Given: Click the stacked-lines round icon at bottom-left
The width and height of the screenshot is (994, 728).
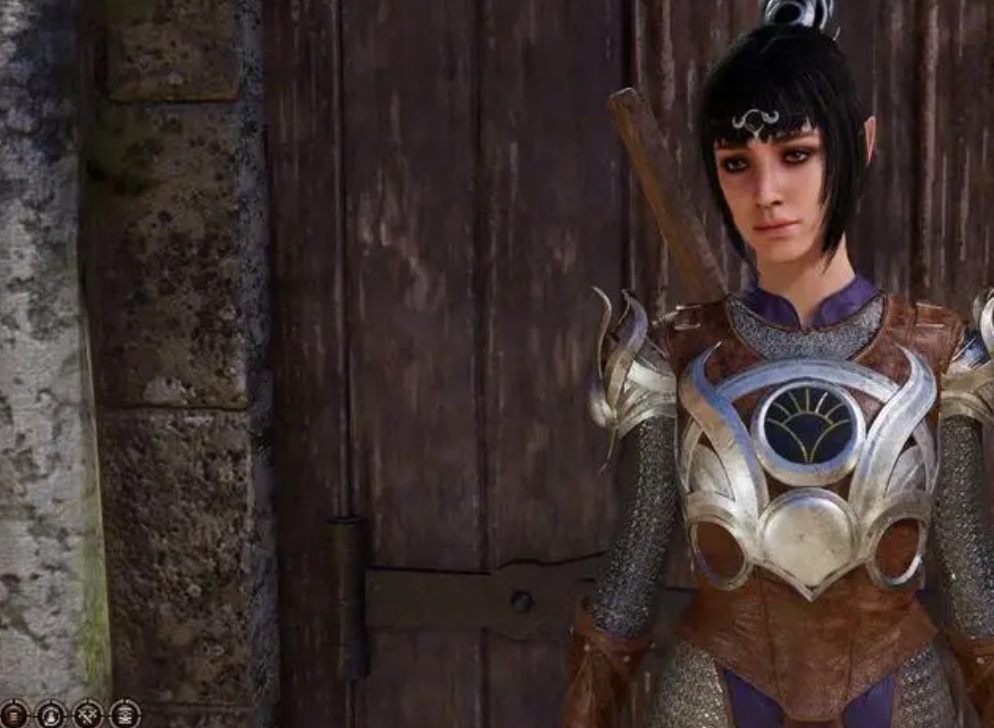Looking at the screenshot, I should [13, 714].
